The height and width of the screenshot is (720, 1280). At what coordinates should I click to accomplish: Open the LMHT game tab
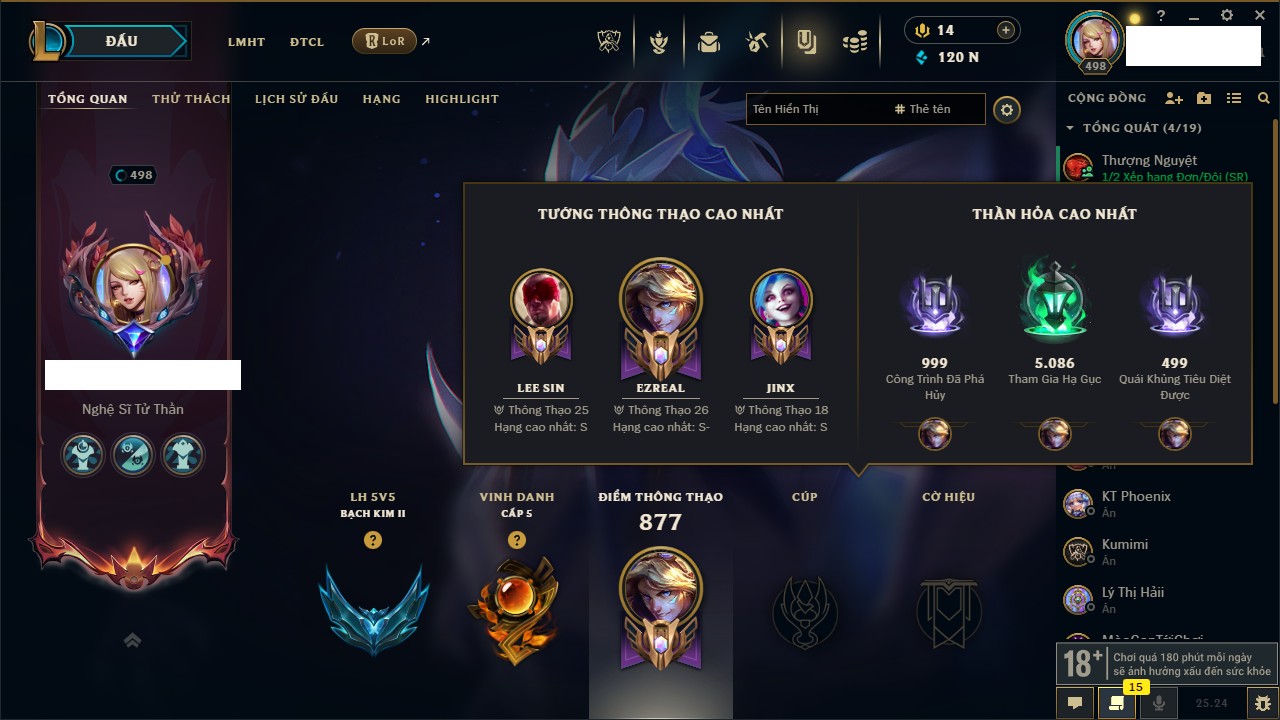click(246, 42)
